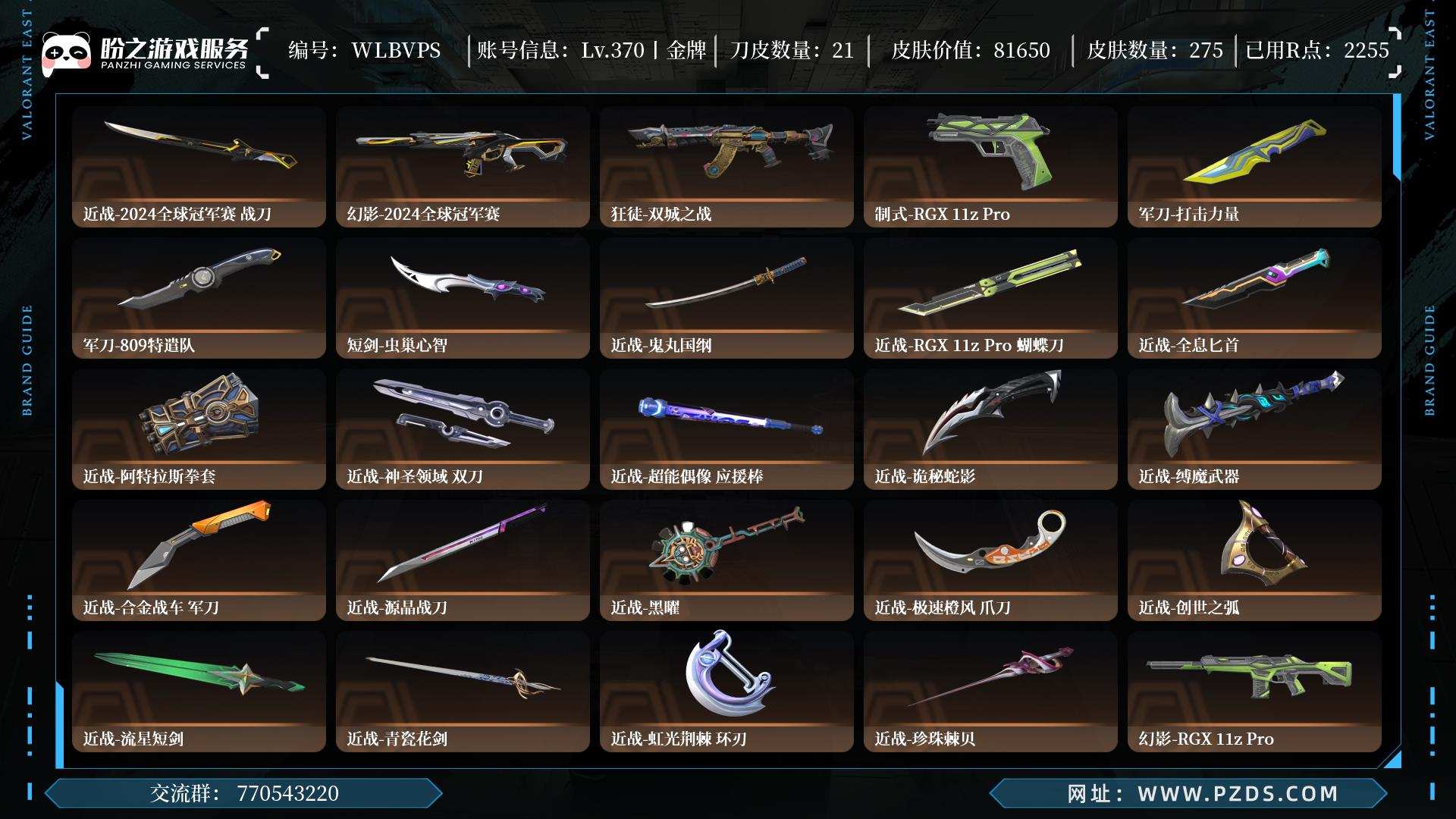Pick the 狂徒-双城之战 skin tile
Viewport: 1456px width, 819px height.
tap(726, 166)
